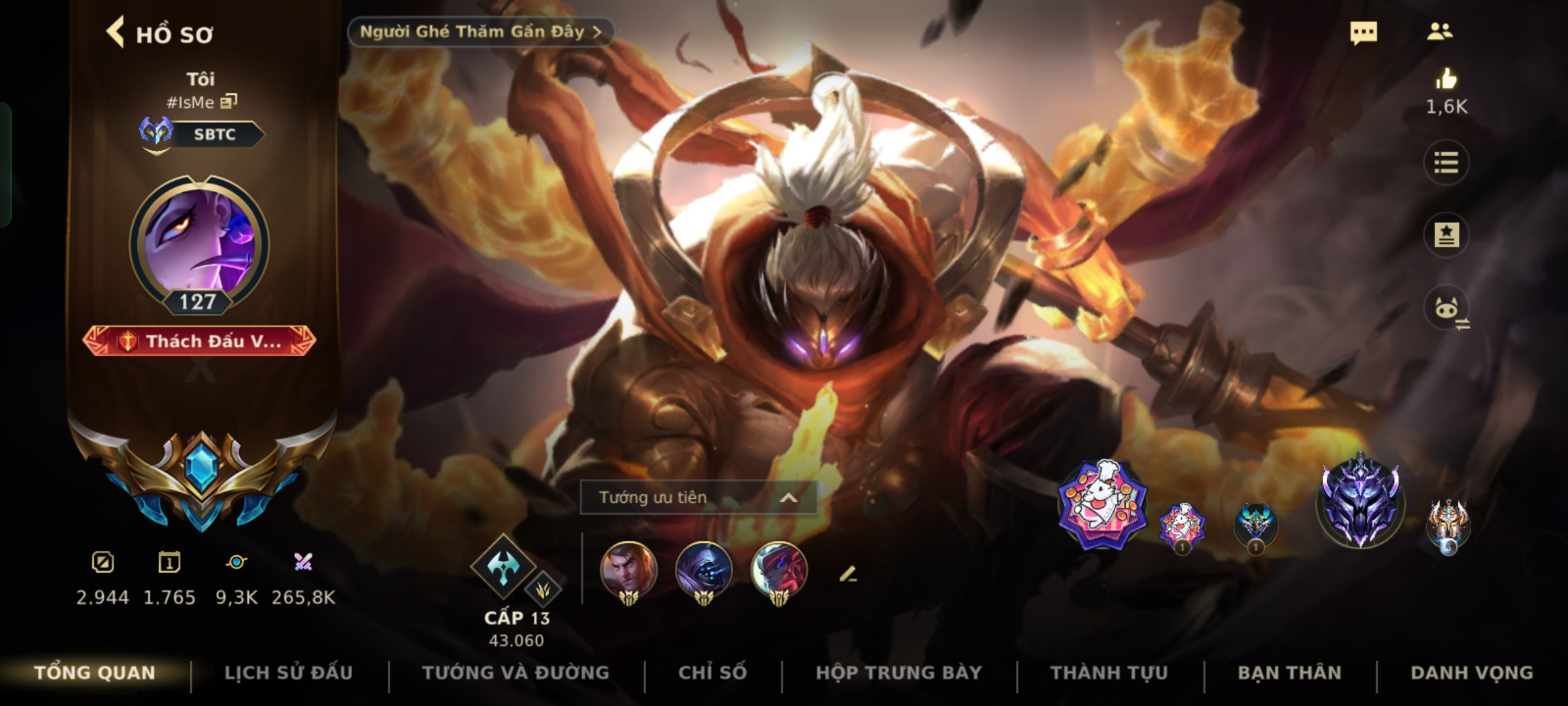Switch to the Hộp Trưng Bày tab
Viewport: 1568px width, 706px height.
pyautogui.click(x=898, y=673)
